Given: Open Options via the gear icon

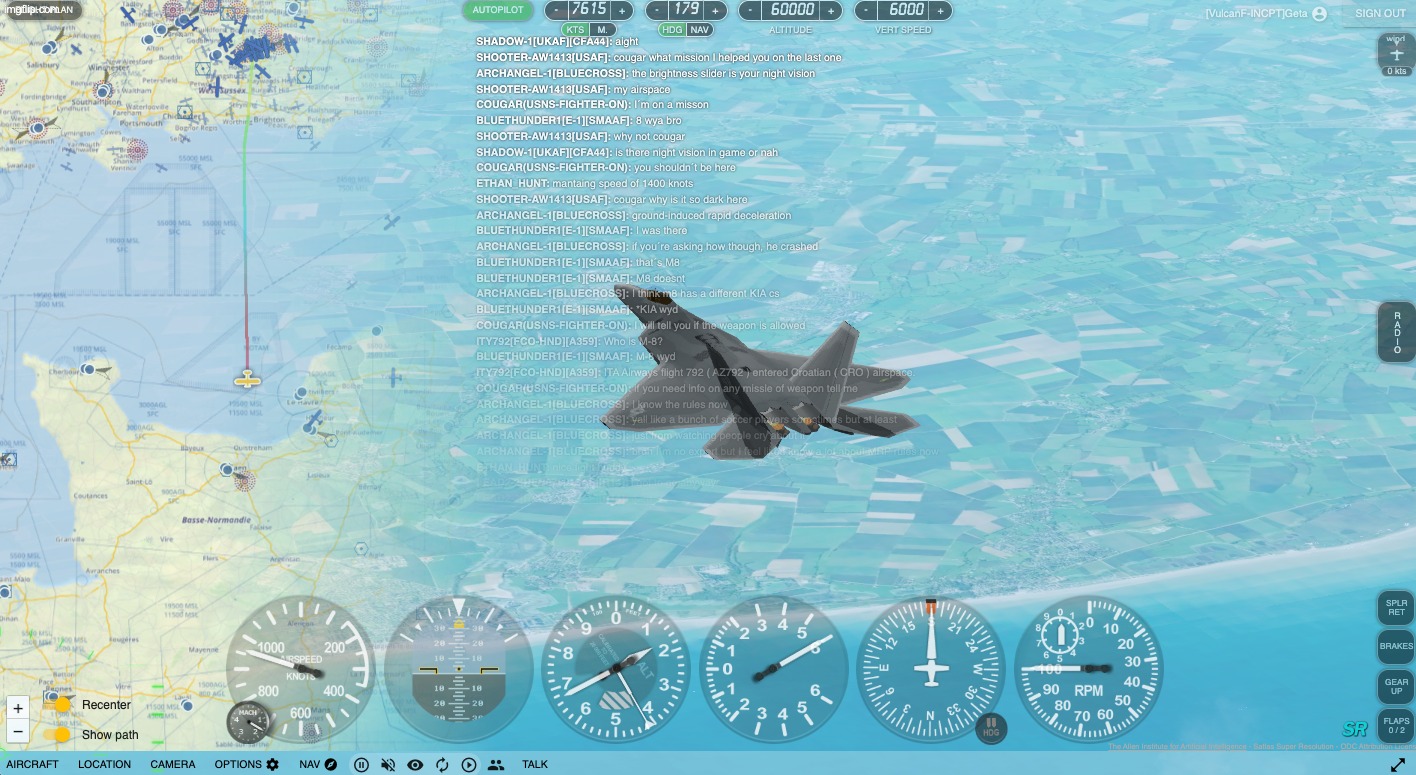Looking at the screenshot, I should pyautogui.click(x=273, y=764).
